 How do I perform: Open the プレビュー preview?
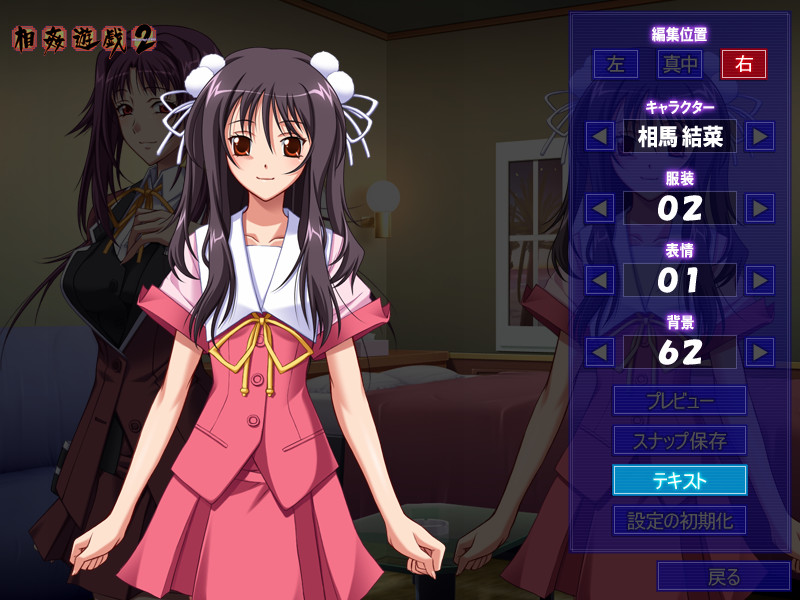pyautogui.click(x=680, y=400)
